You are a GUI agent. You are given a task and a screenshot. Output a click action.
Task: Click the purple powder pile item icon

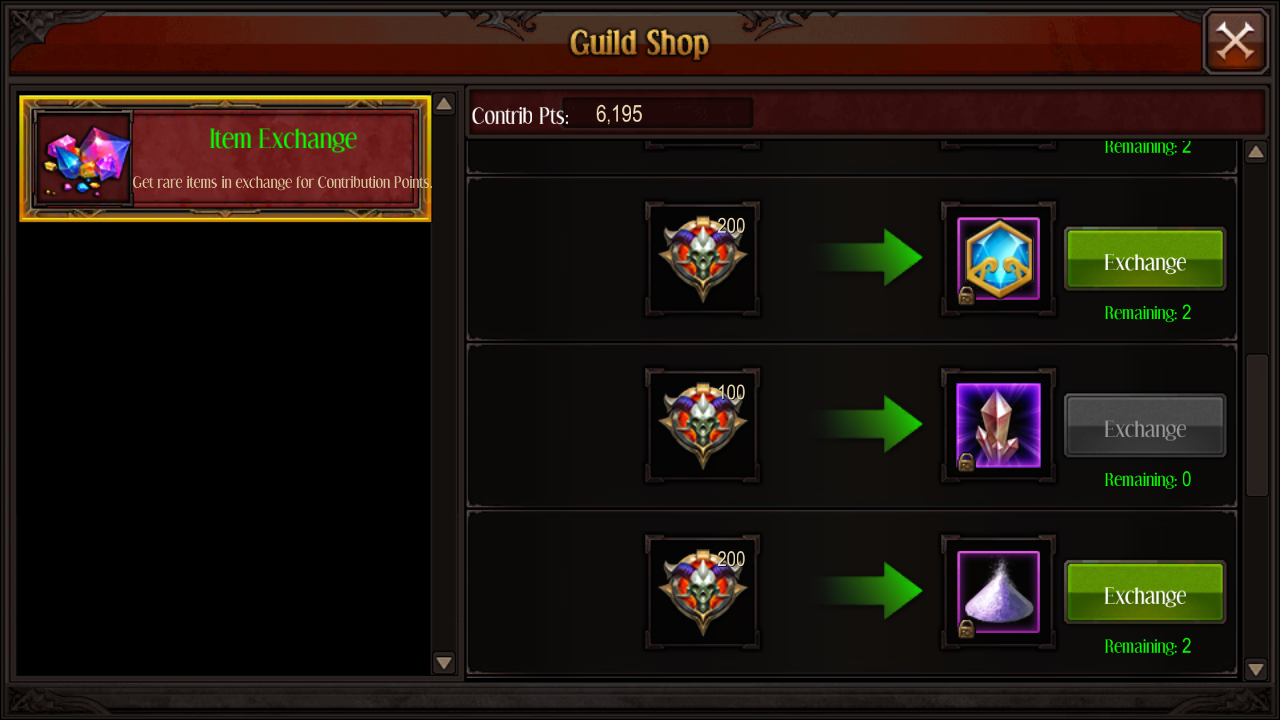click(997, 591)
